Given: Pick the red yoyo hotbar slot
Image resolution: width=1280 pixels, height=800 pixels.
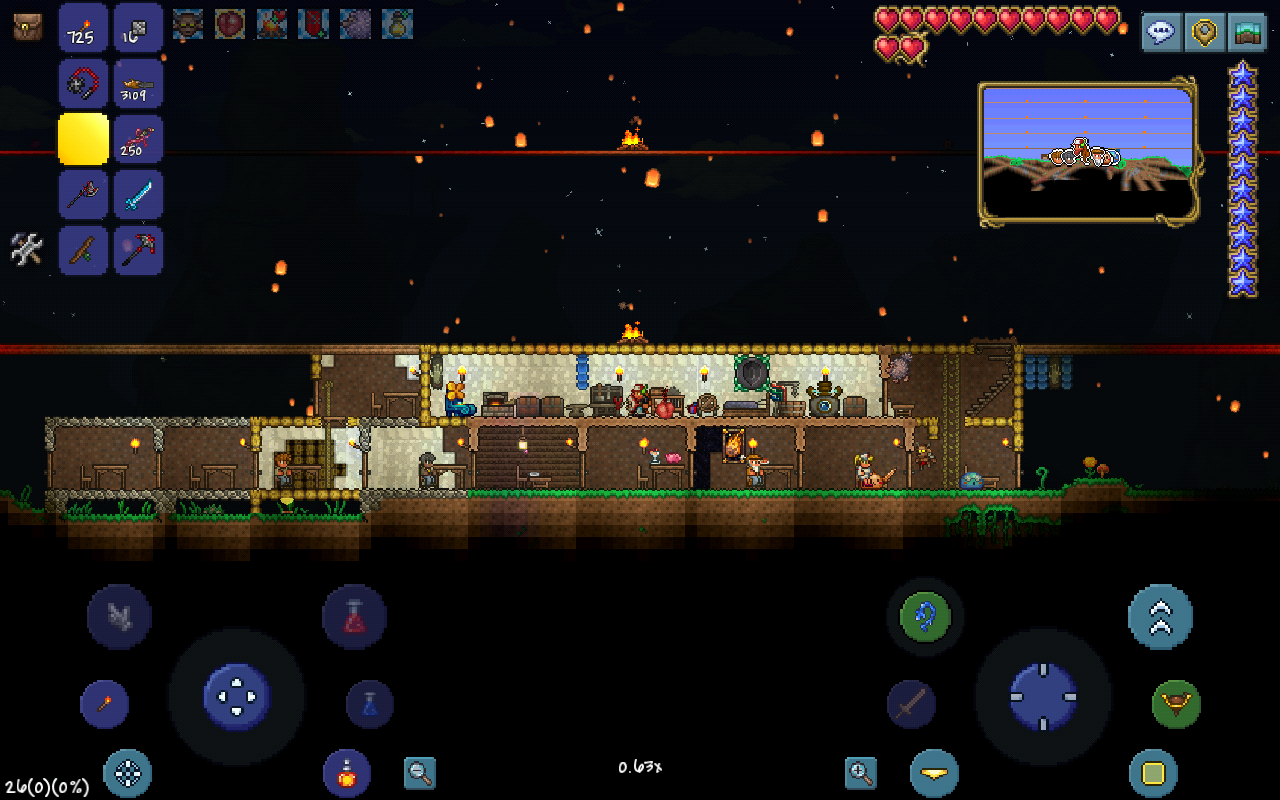Looking at the screenshot, I should click(x=83, y=84).
